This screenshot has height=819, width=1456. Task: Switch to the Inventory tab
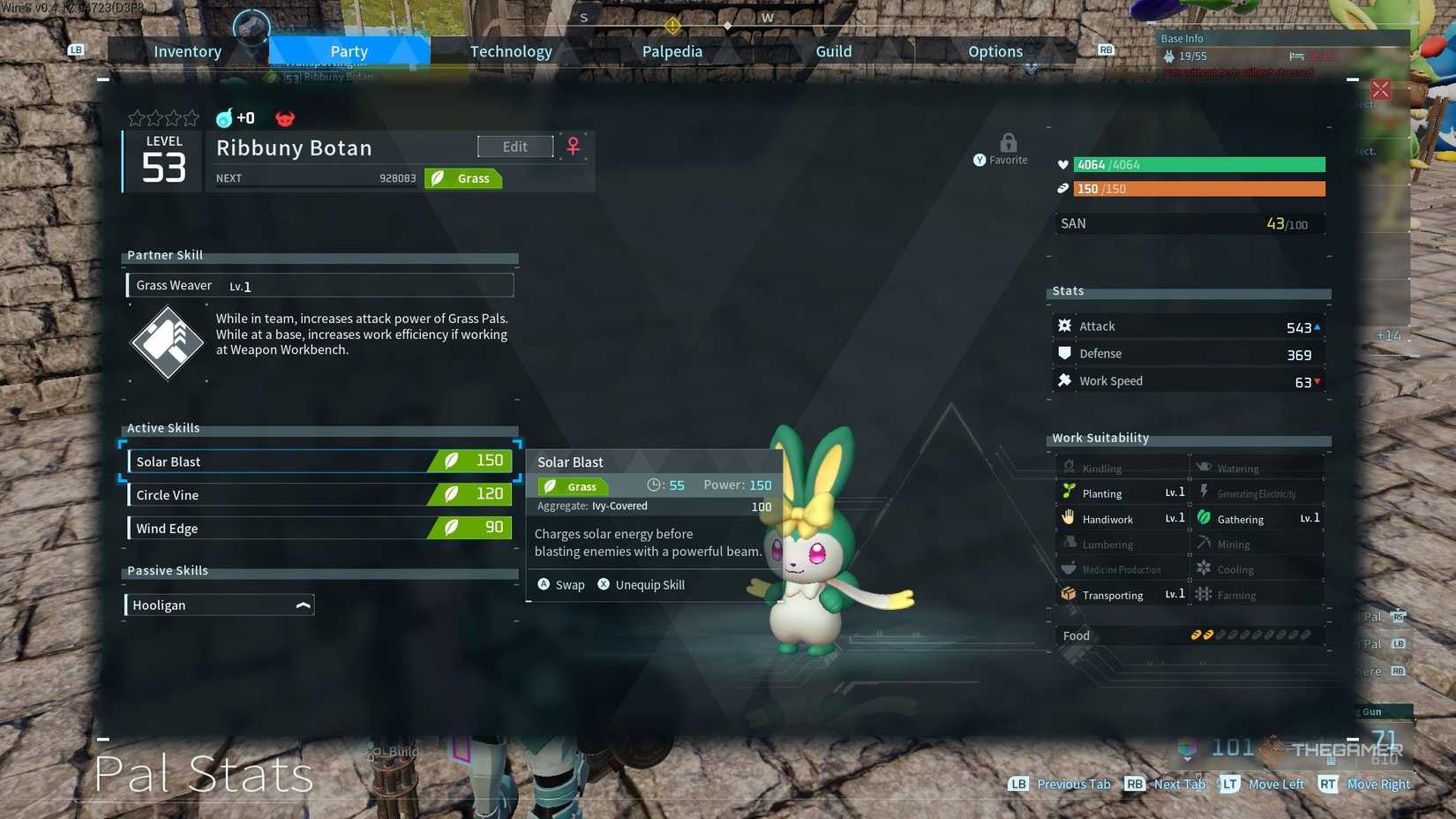pyautogui.click(x=187, y=51)
